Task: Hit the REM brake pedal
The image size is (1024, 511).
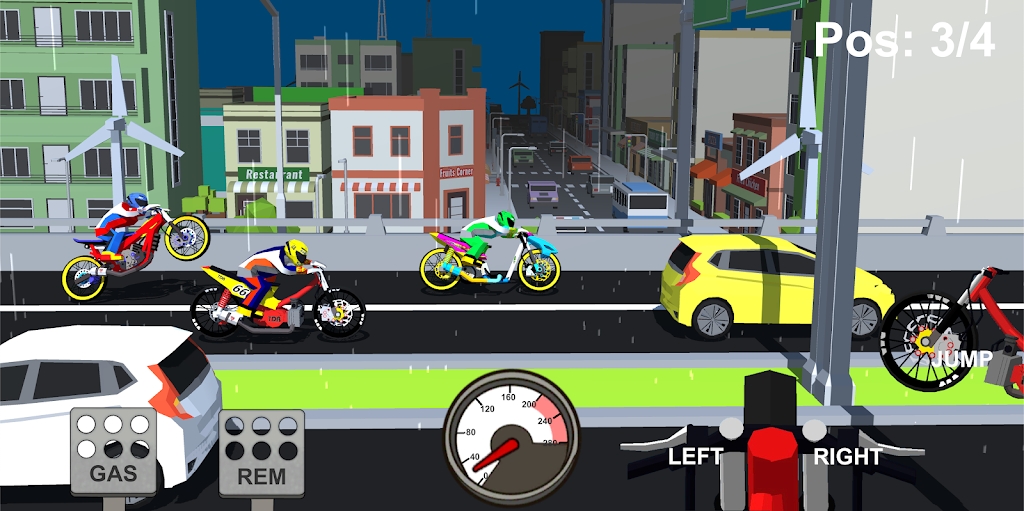Action: tap(261, 453)
